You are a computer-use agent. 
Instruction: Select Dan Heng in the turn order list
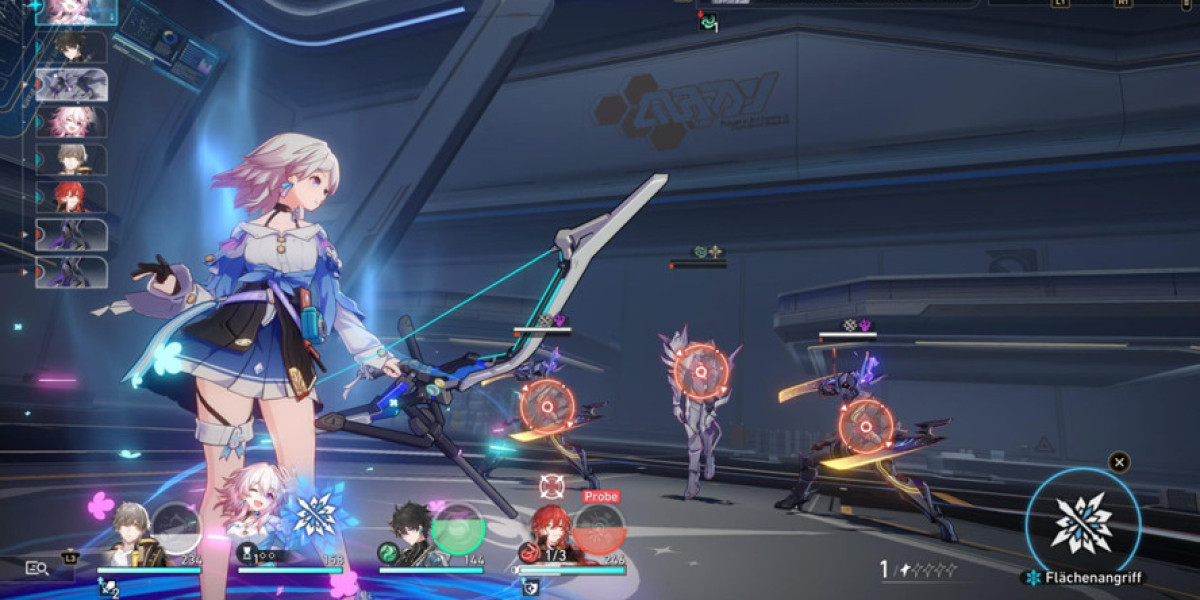pyautogui.click(x=71, y=46)
